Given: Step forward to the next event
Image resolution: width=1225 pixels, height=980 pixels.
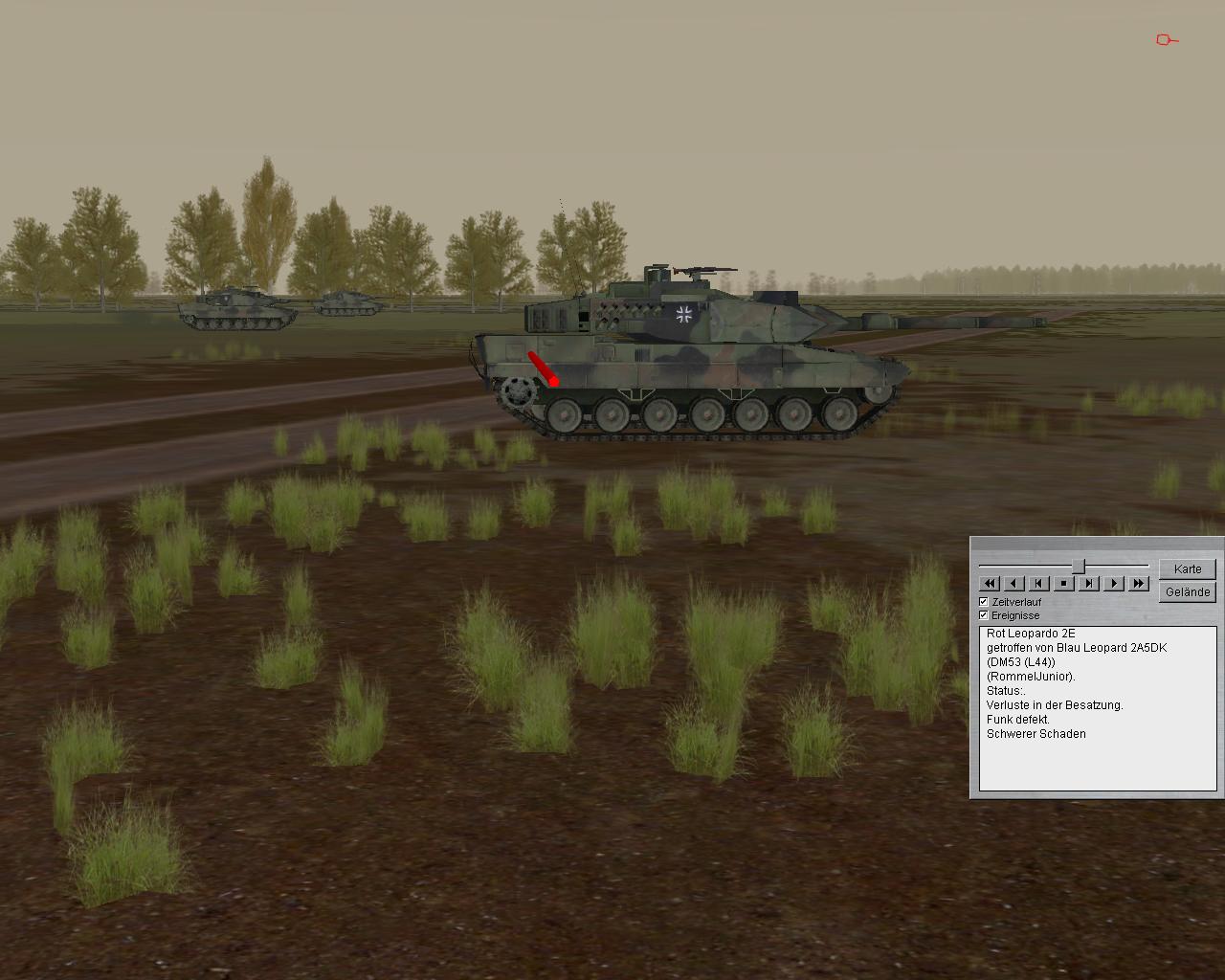Looking at the screenshot, I should pyautogui.click(x=1088, y=583).
